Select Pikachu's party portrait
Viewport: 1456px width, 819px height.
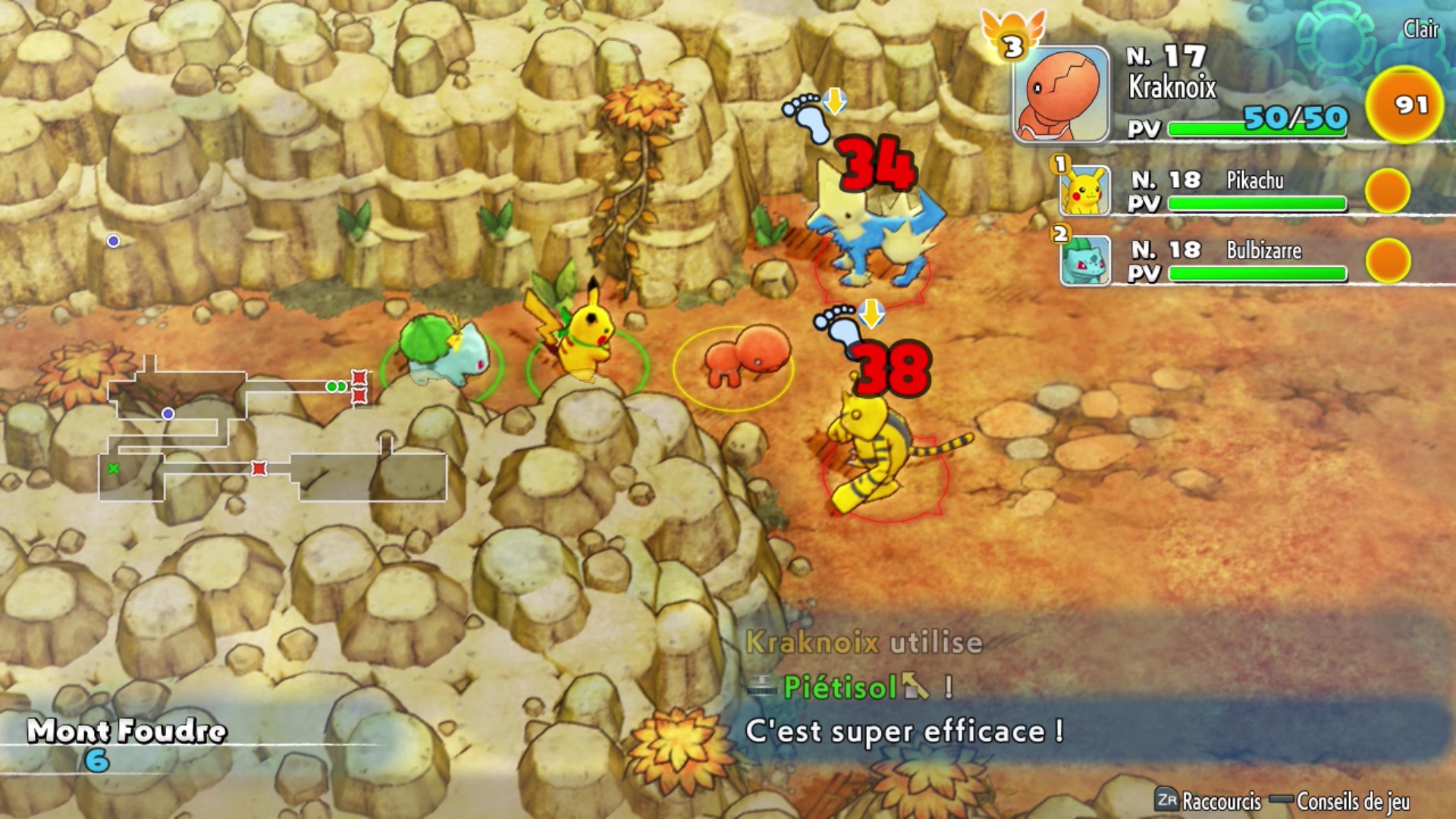[1085, 190]
